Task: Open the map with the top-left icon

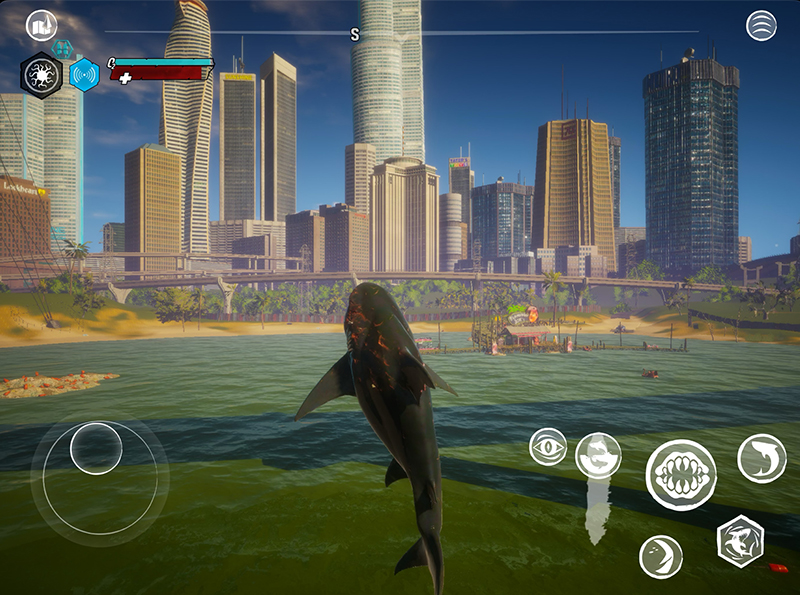Action: (x=41, y=25)
